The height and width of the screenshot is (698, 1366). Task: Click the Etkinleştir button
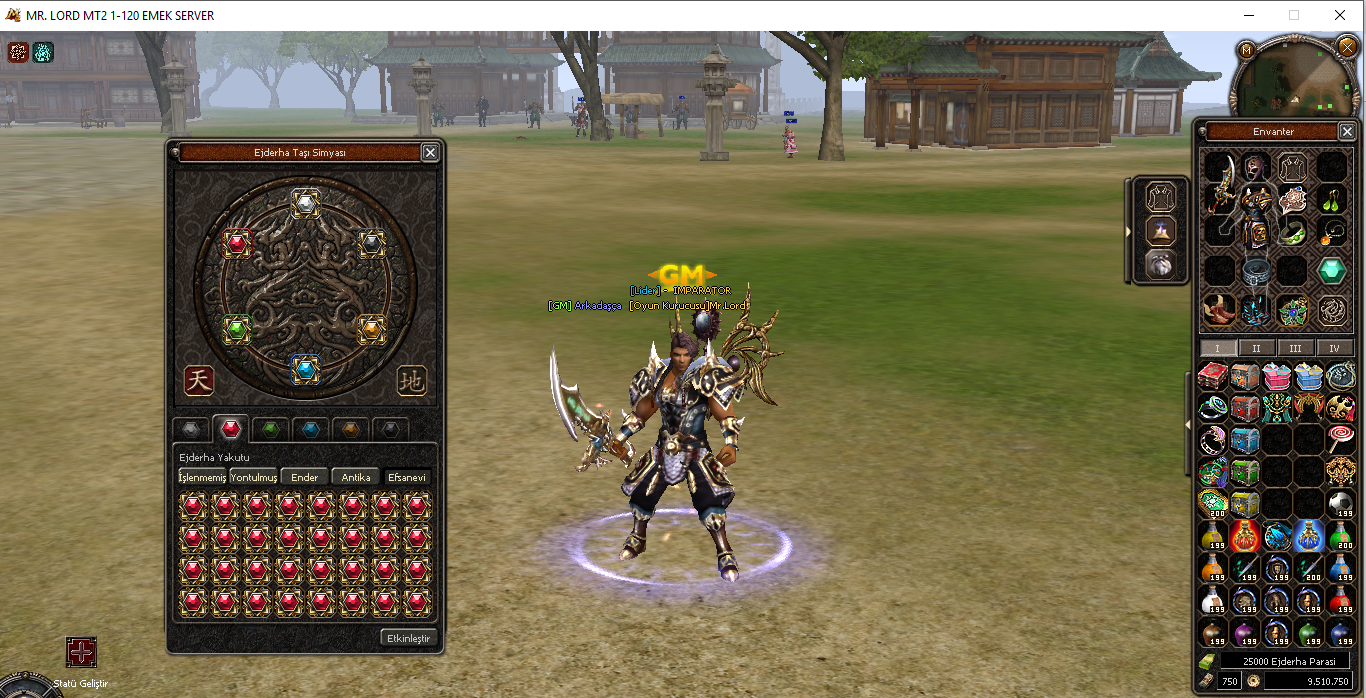point(410,637)
